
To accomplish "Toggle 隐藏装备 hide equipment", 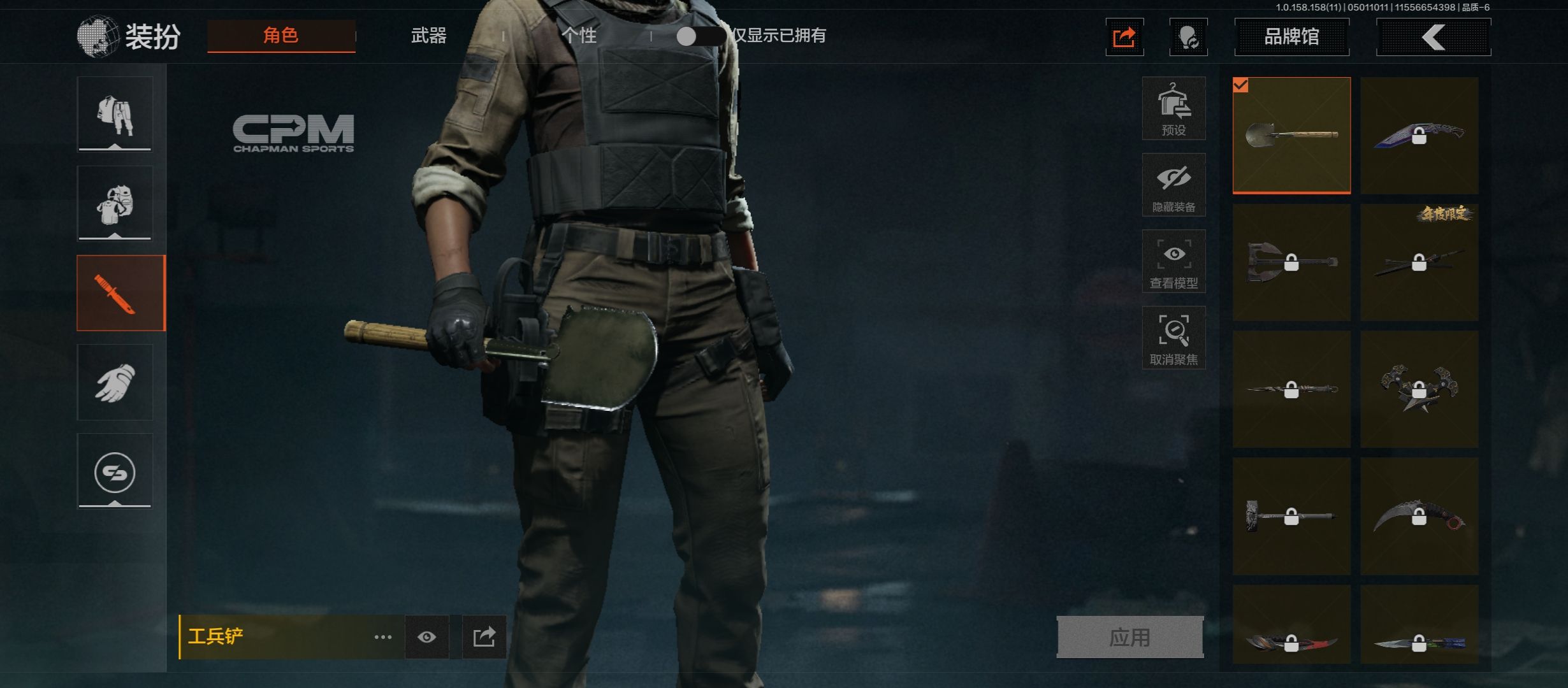I will pyautogui.click(x=1173, y=185).
